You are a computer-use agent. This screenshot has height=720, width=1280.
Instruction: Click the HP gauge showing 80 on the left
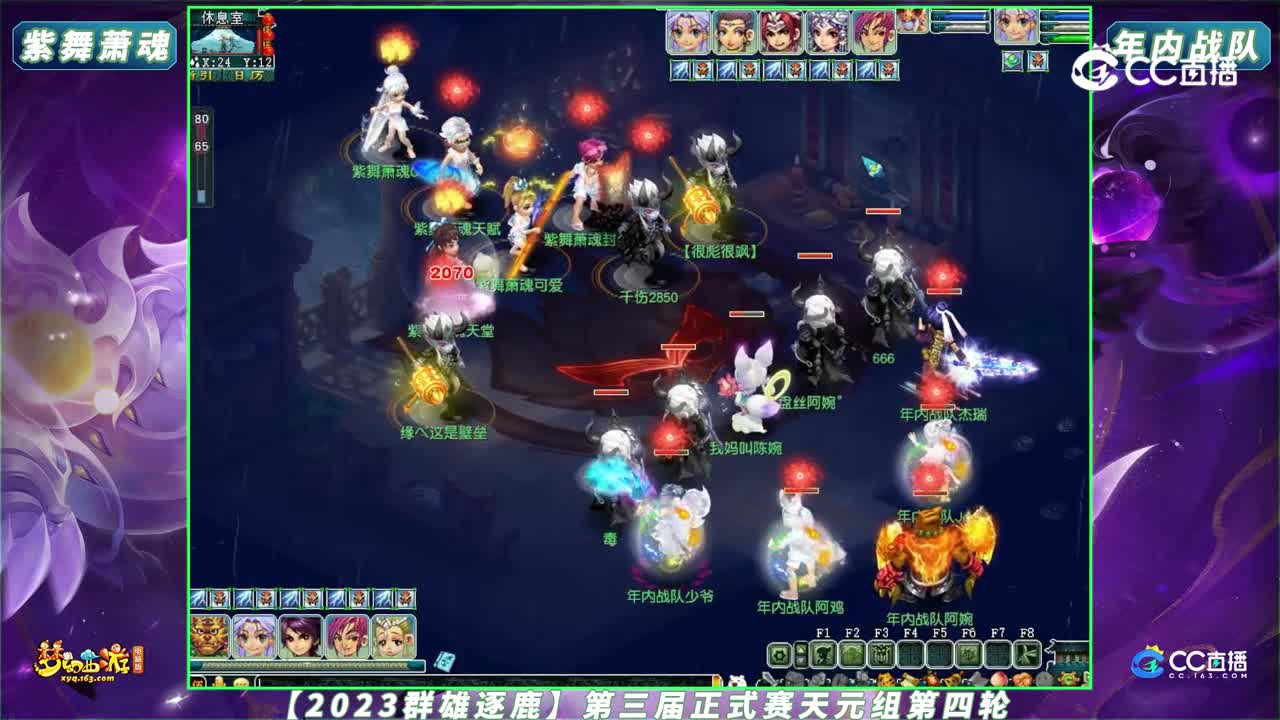pos(201,120)
